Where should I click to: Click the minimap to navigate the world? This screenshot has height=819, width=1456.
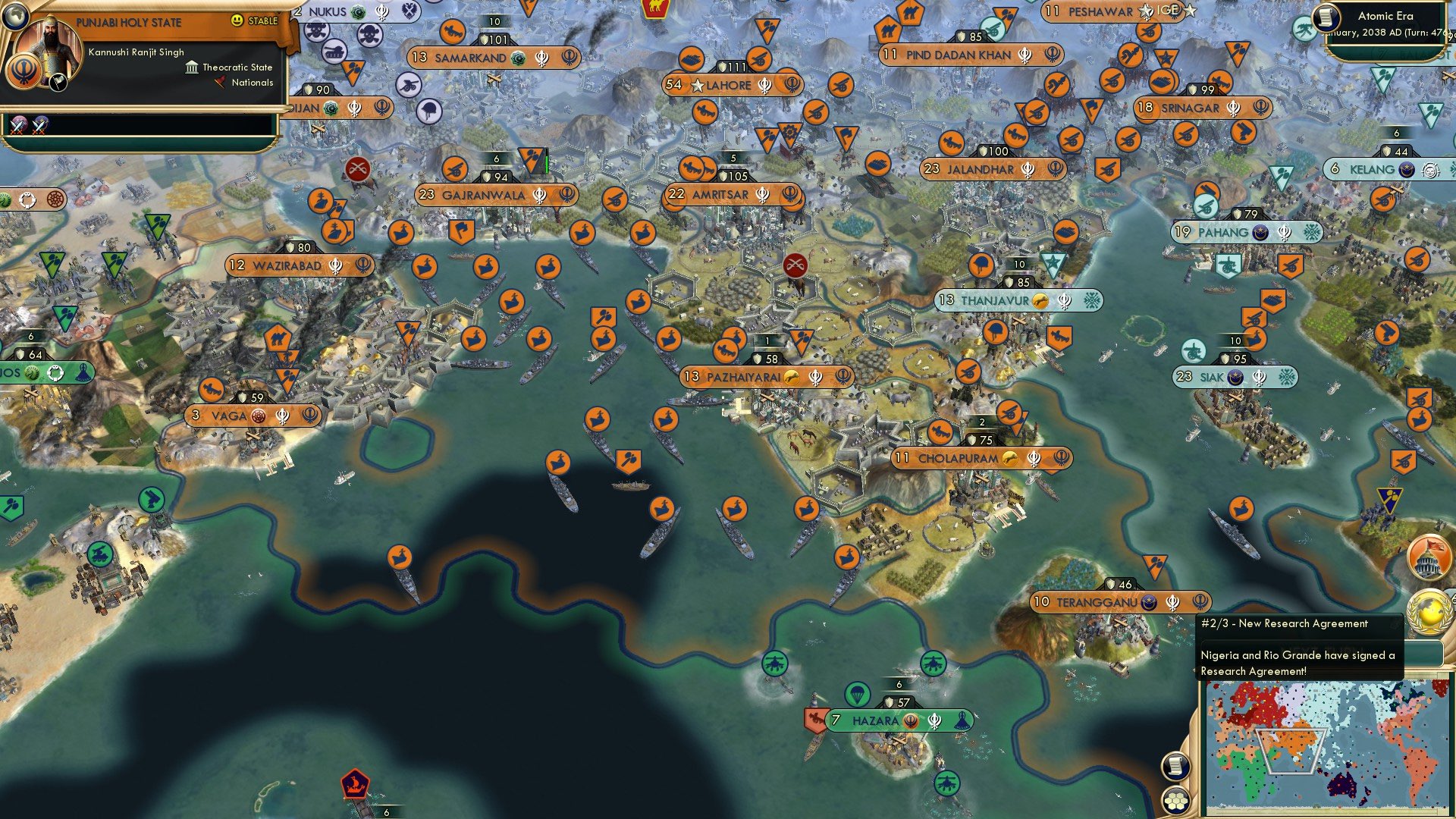1329,747
